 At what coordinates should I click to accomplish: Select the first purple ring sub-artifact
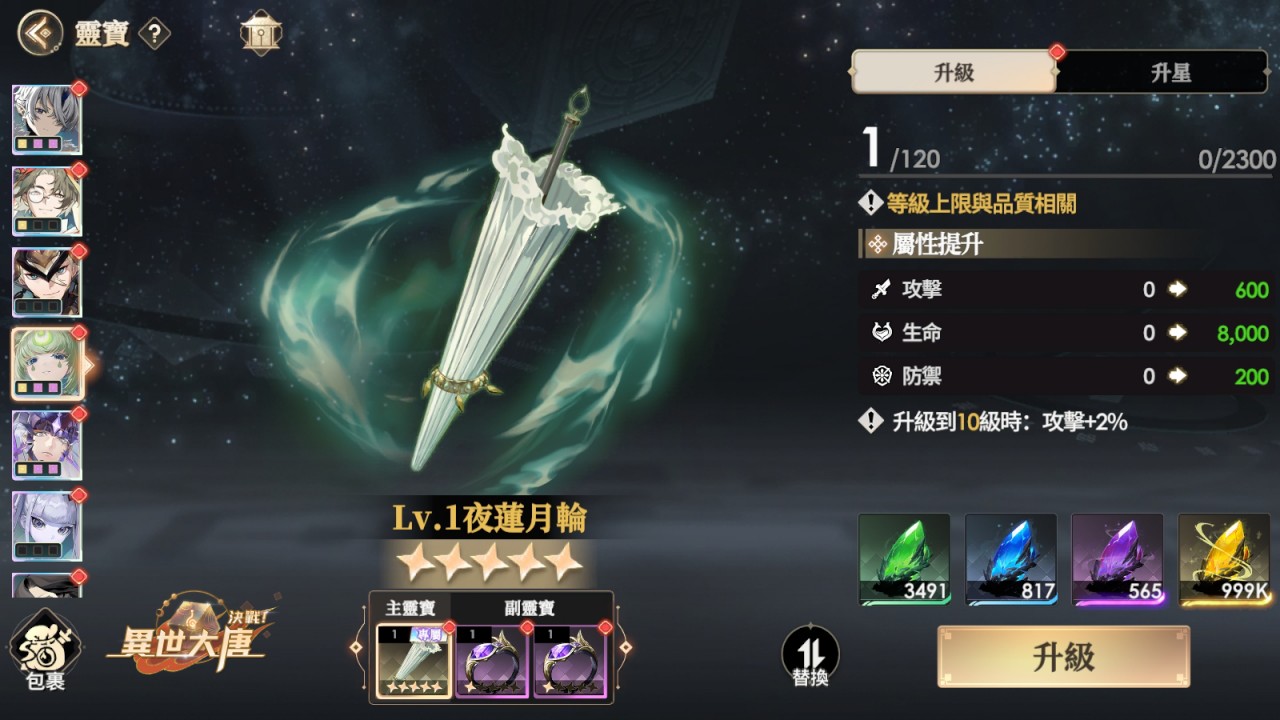coord(491,662)
